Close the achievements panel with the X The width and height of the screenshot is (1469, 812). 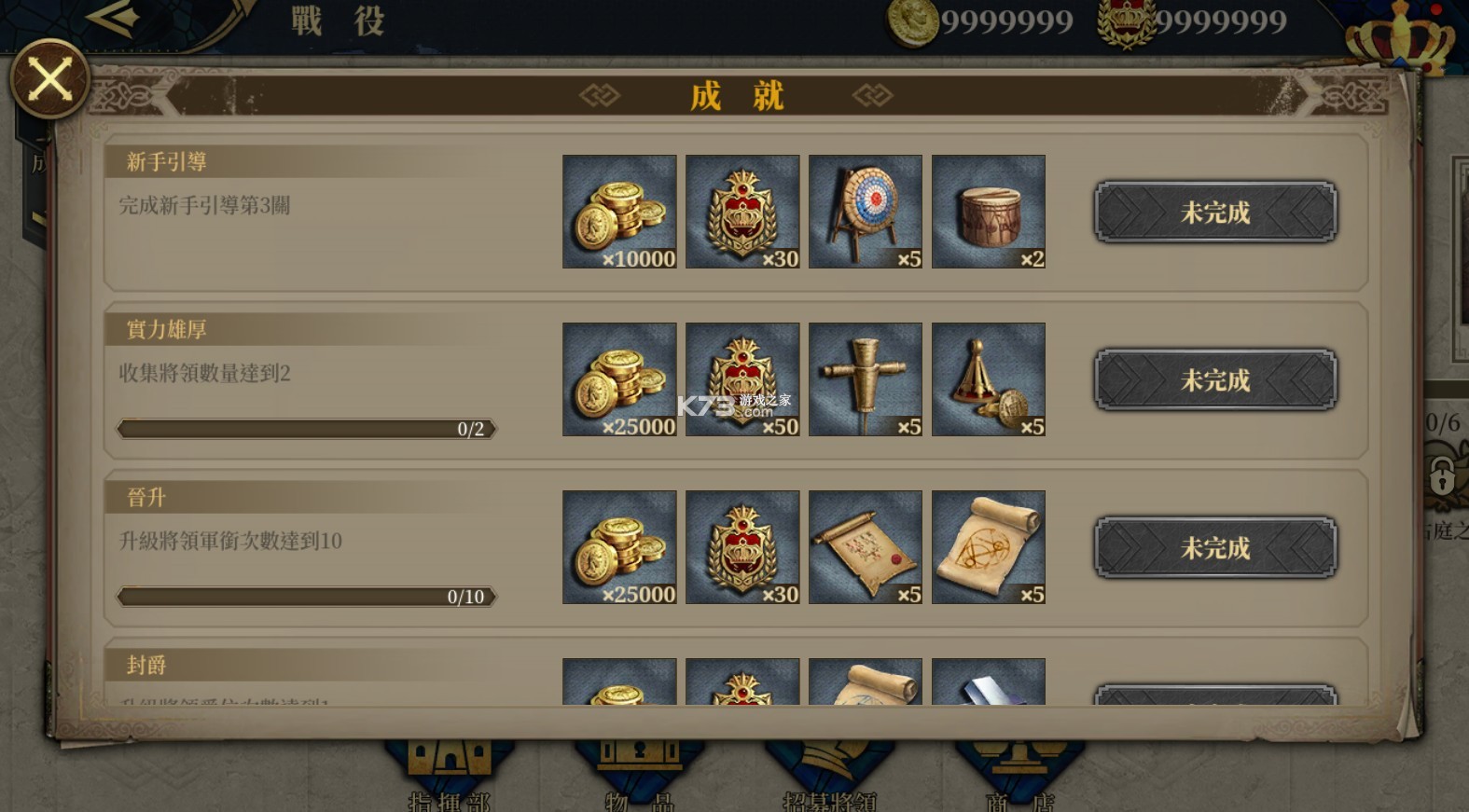coord(49,79)
